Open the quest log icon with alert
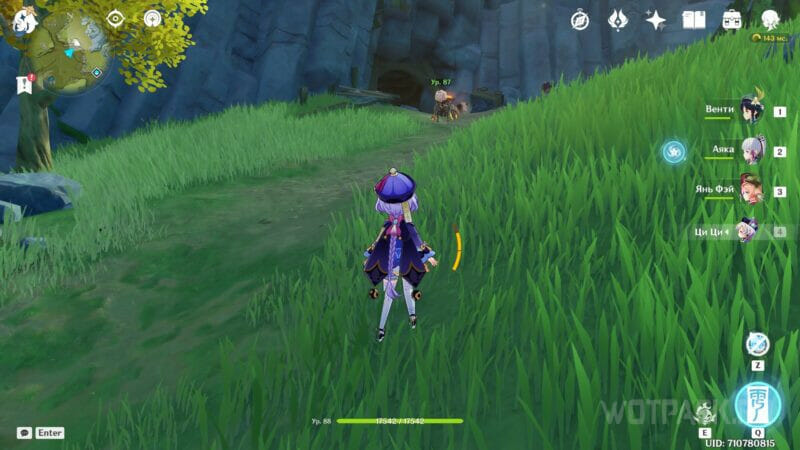 [x=25, y=85]
